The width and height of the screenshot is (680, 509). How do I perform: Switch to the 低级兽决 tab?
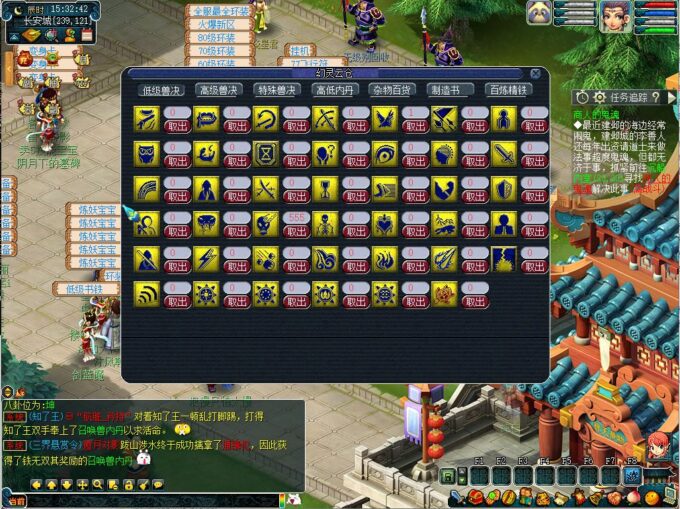162,90
